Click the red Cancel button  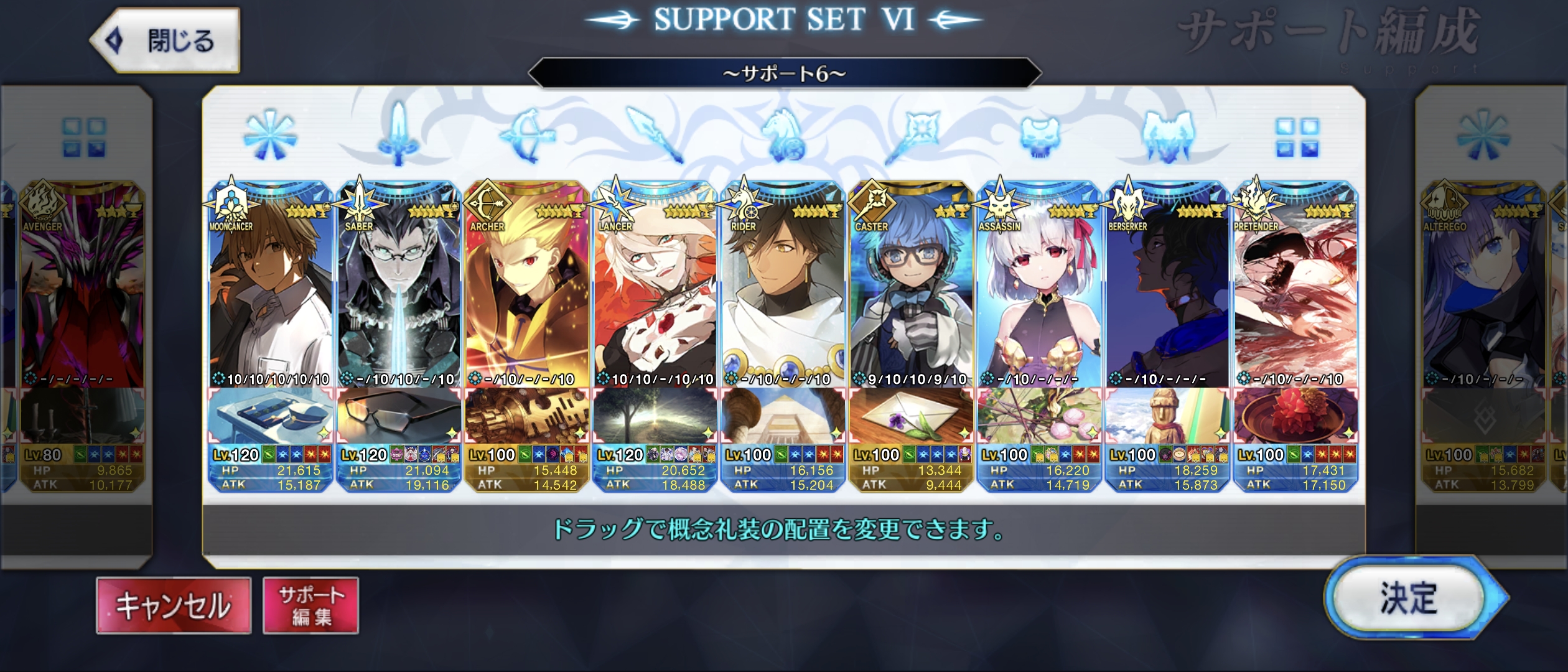174,605
